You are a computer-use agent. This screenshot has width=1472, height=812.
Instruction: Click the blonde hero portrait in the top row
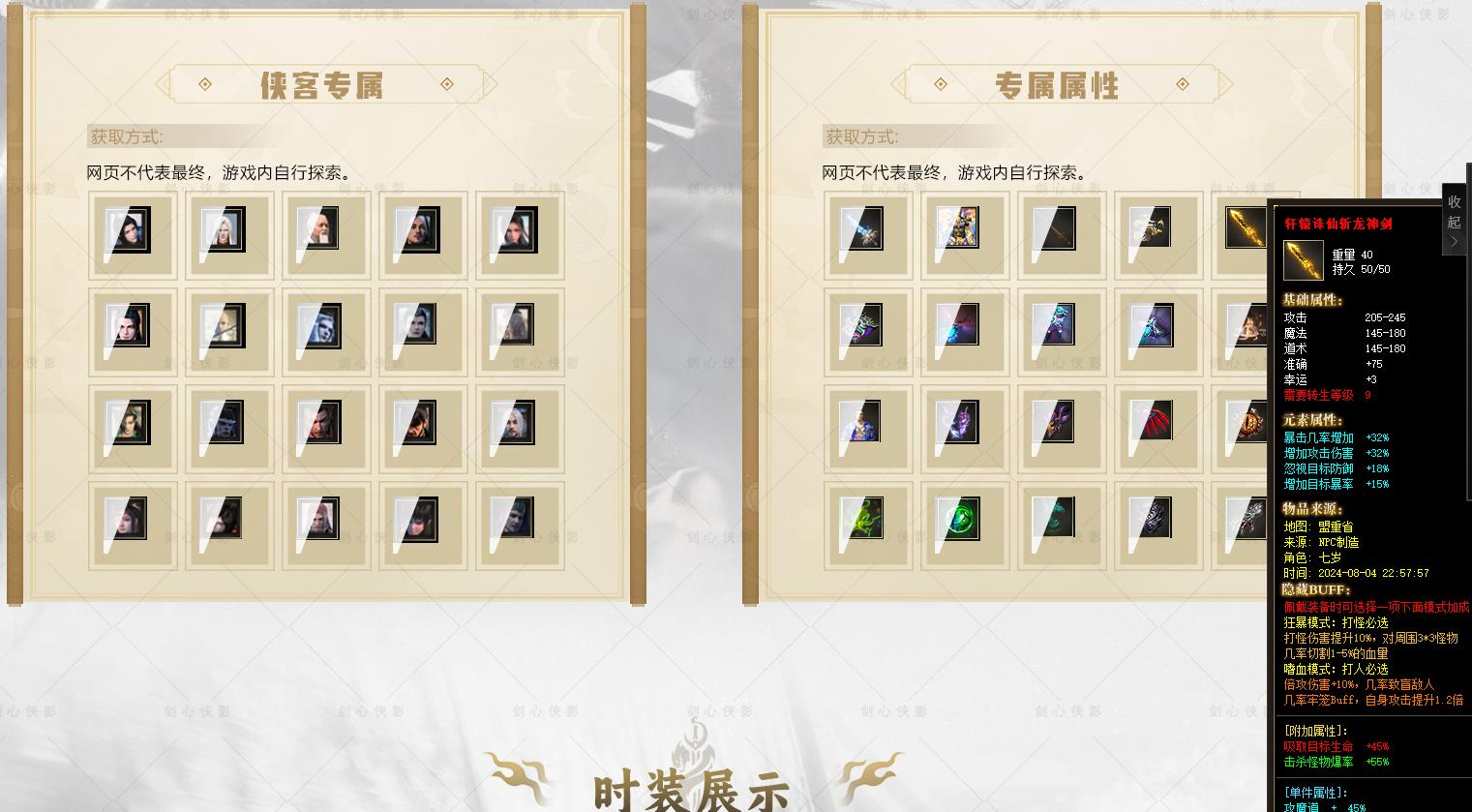coord(228,232)
